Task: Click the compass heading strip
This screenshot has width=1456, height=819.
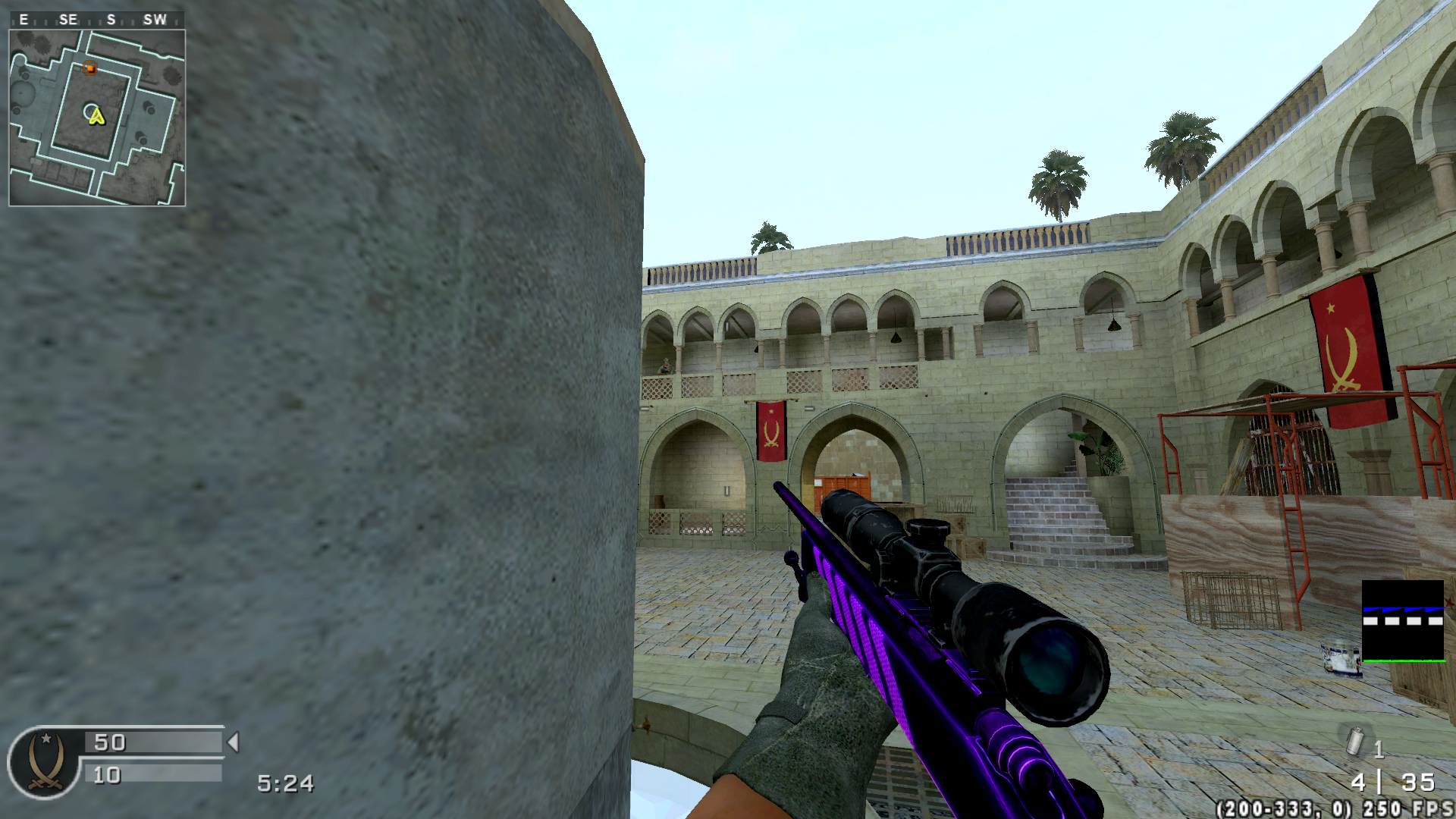Action: pos(97,20)
